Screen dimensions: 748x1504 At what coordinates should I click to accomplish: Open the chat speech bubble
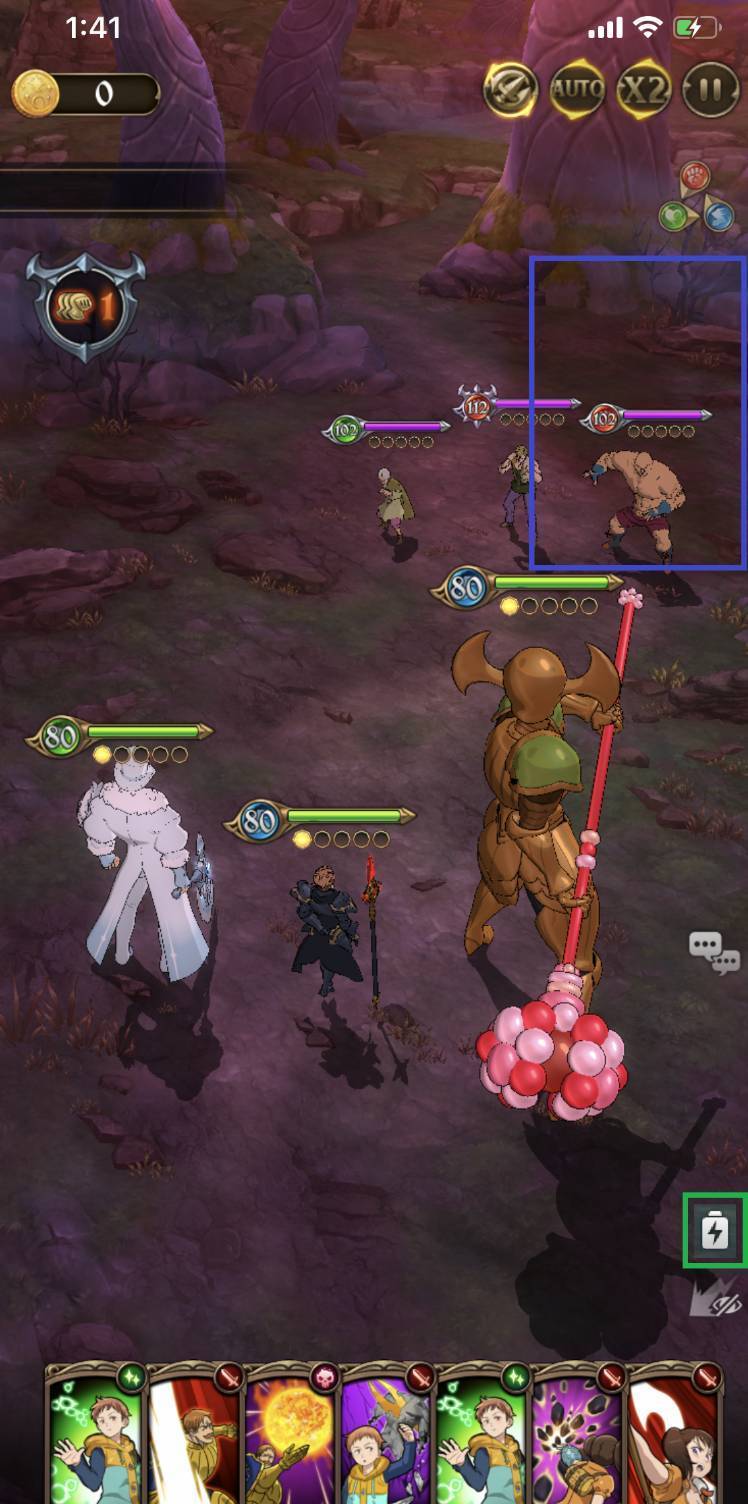pos(714,951)
